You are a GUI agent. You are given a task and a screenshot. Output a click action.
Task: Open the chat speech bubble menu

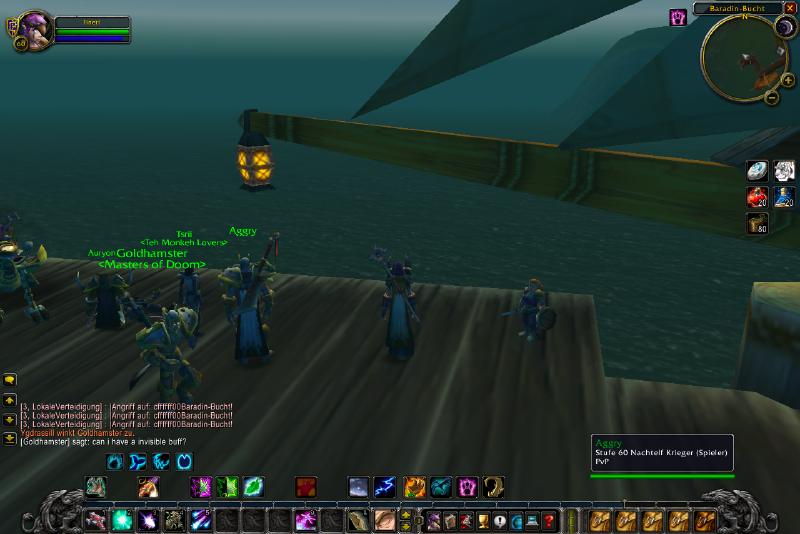(10, 380)
